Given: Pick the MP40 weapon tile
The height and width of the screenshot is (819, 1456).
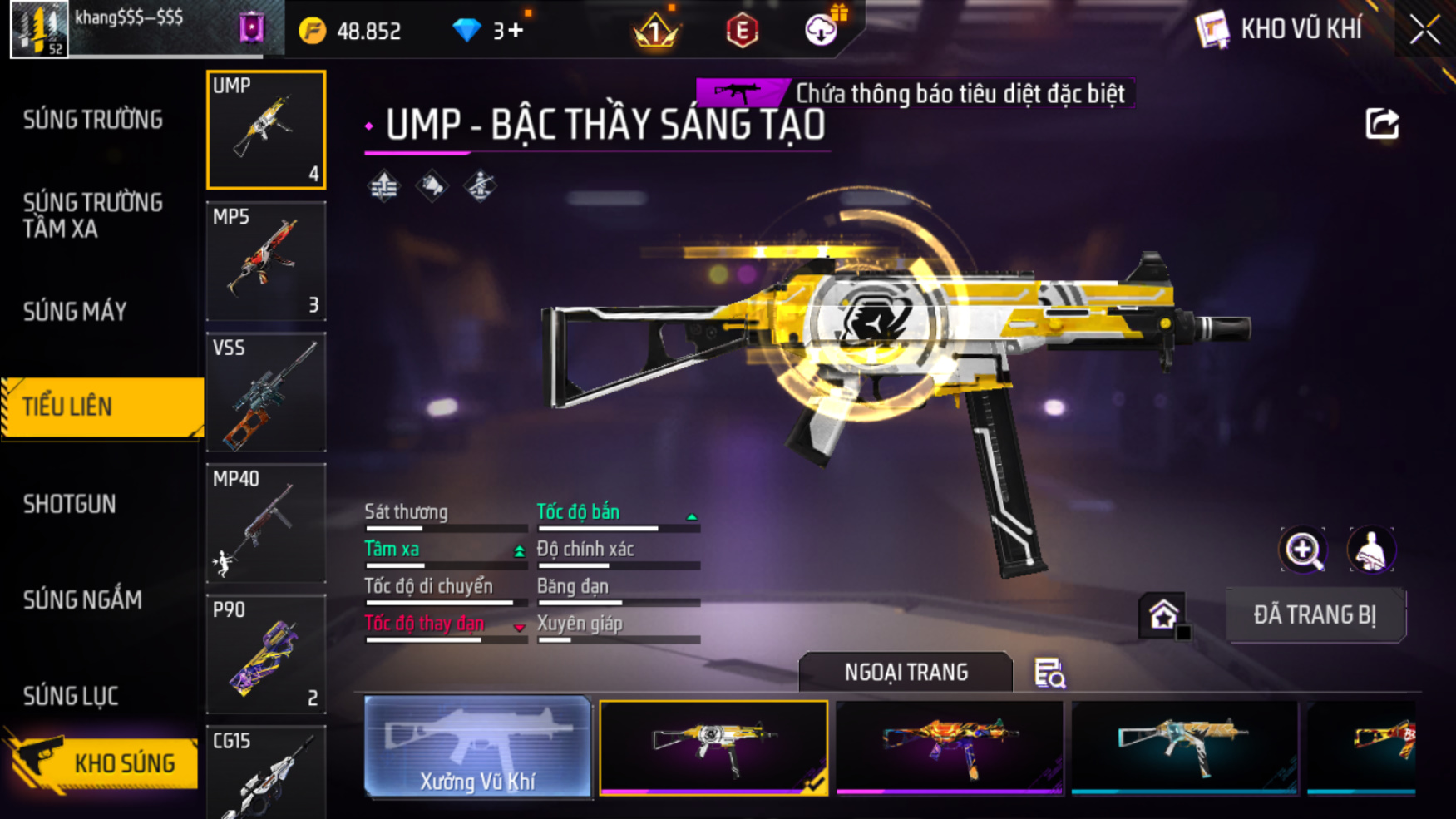Looking at the screenshot, I should (x=266, y=523).
